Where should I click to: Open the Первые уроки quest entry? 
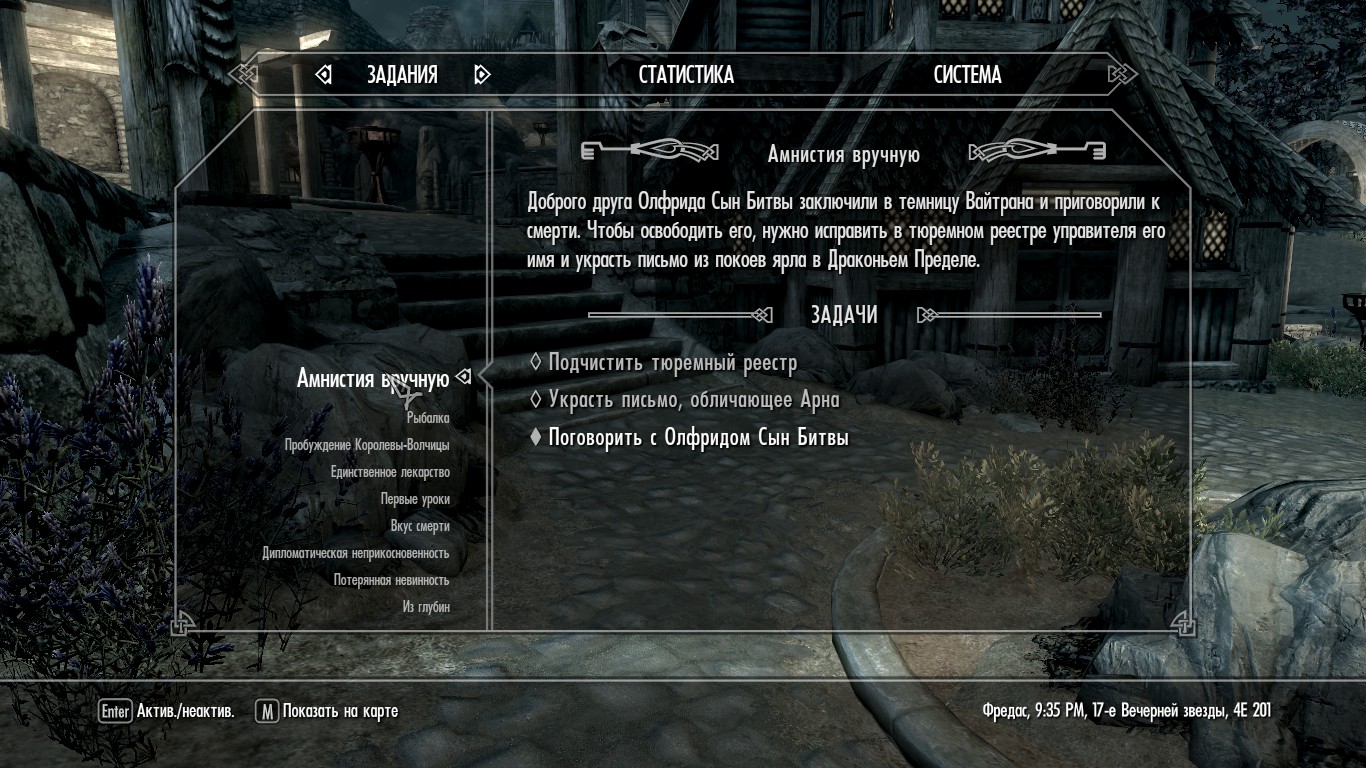click(x=415, y=499)
